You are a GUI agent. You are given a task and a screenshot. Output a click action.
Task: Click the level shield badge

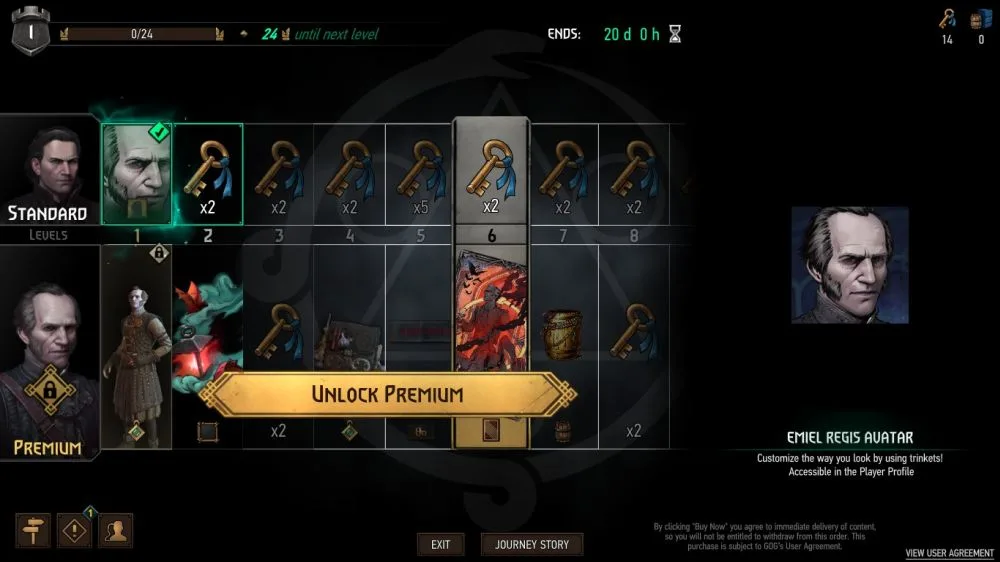tap(30, 33)
